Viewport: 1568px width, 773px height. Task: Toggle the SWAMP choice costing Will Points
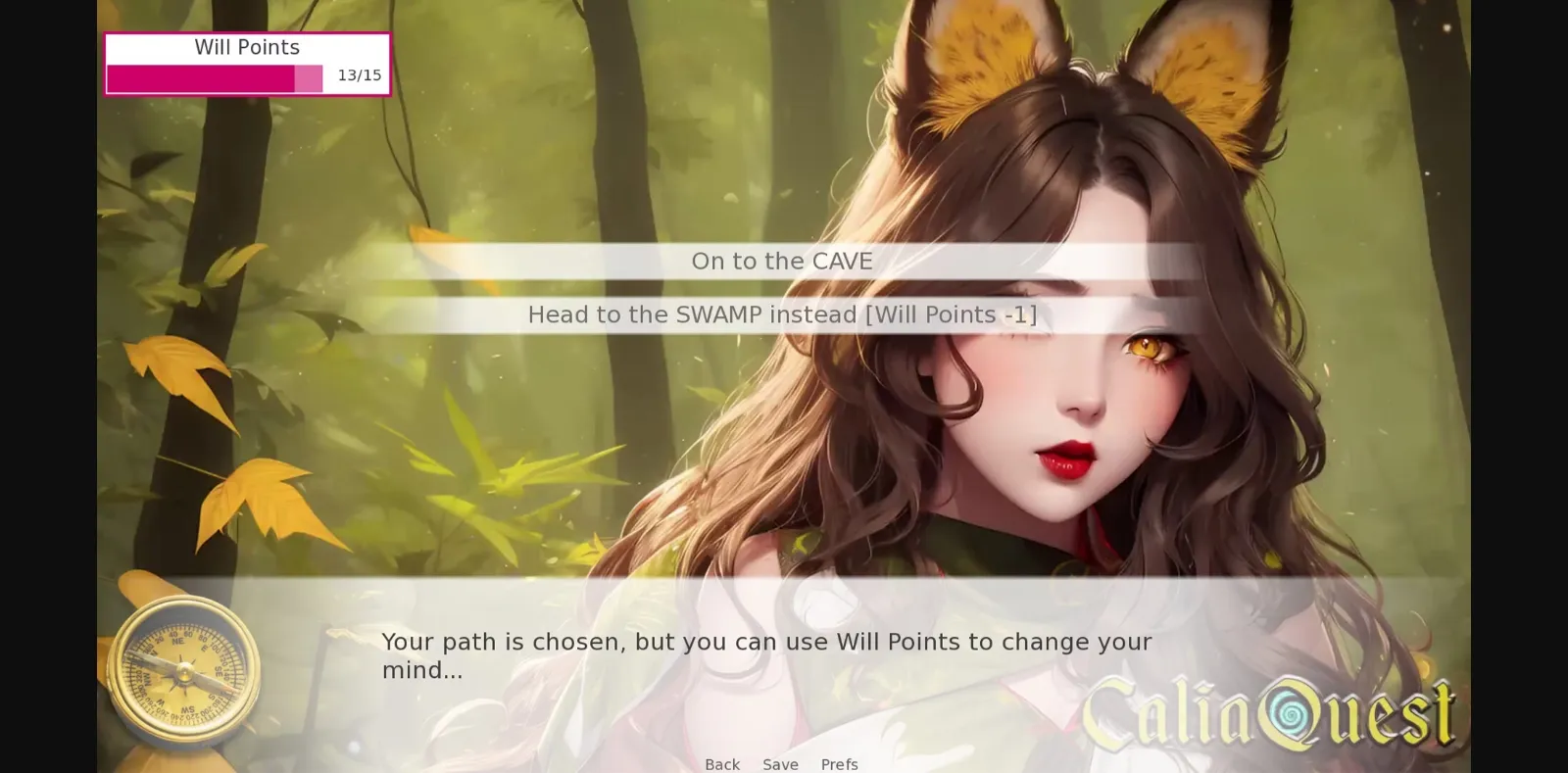[783, 314]
